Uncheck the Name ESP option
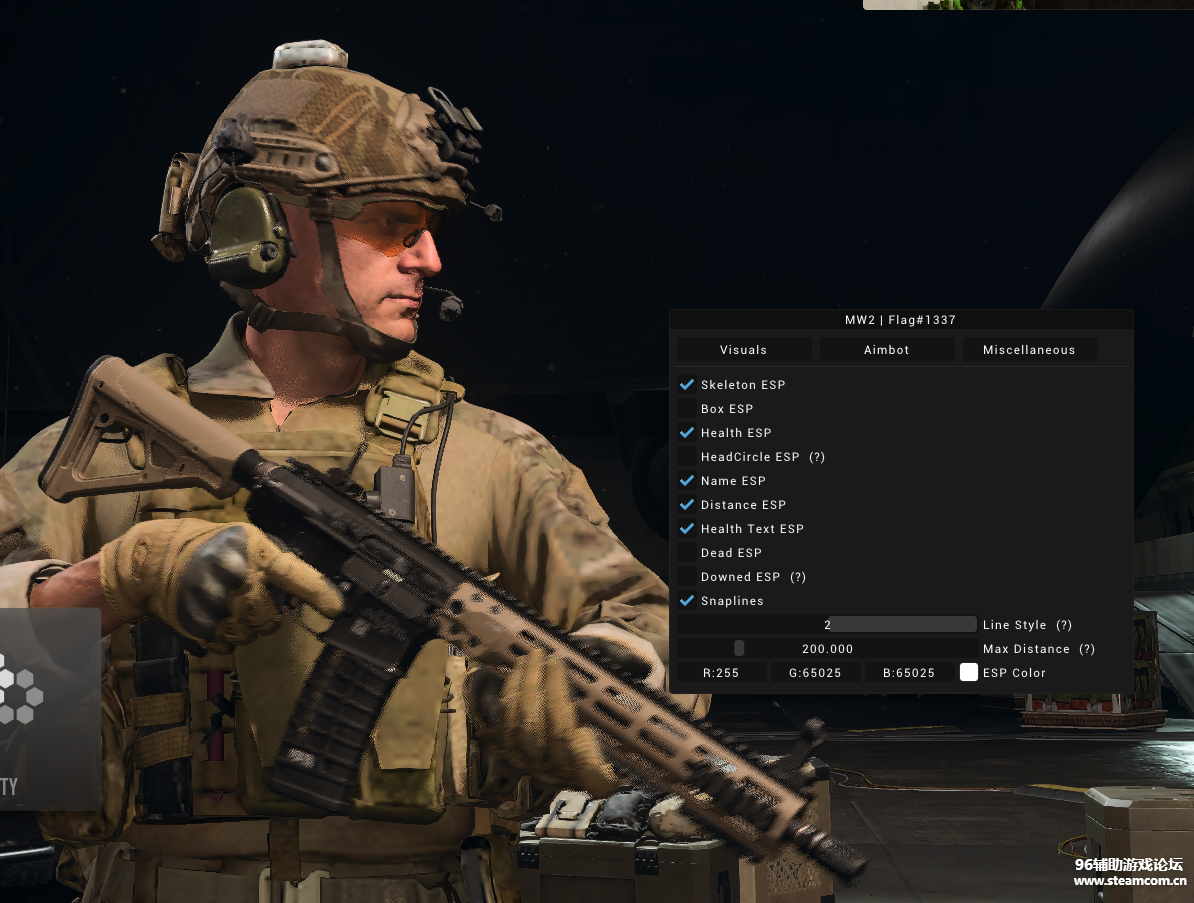 tap(687, 481)
